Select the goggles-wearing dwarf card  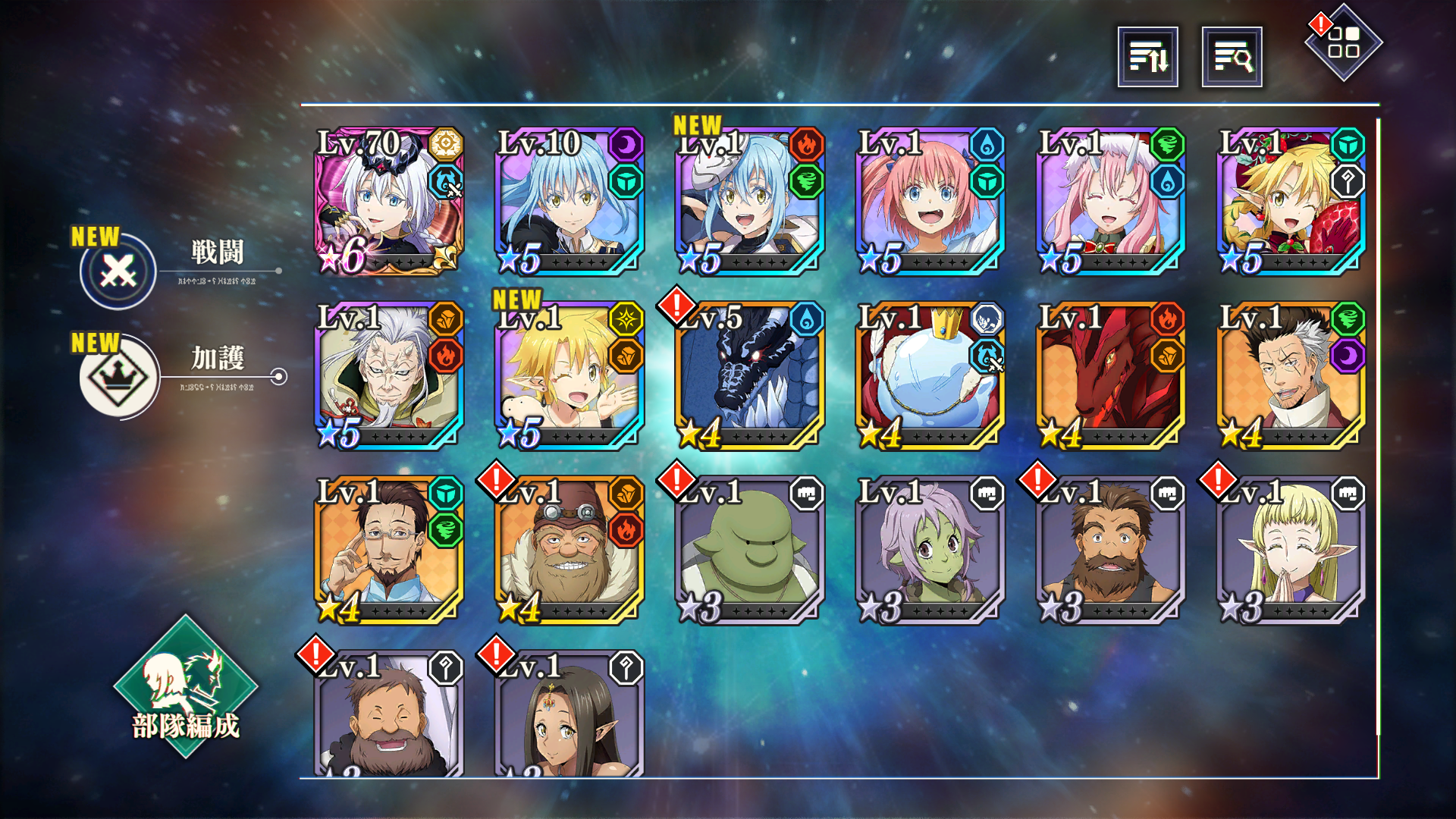(569, 551)
